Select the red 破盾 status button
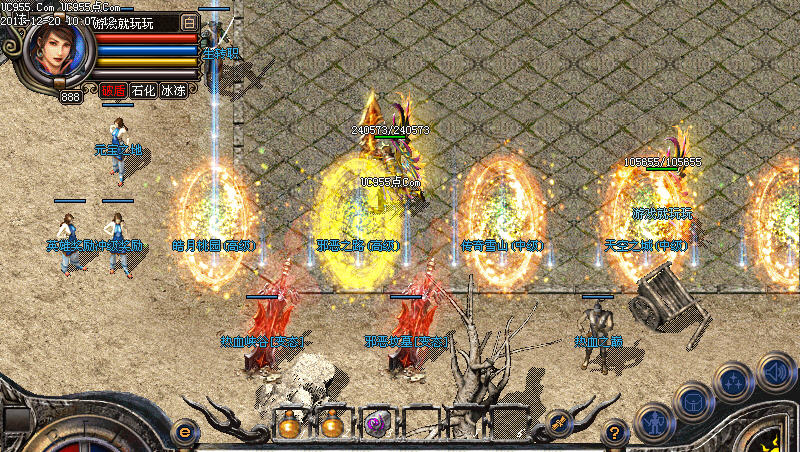This screenshot has width=800, height=452. point(113,90)
